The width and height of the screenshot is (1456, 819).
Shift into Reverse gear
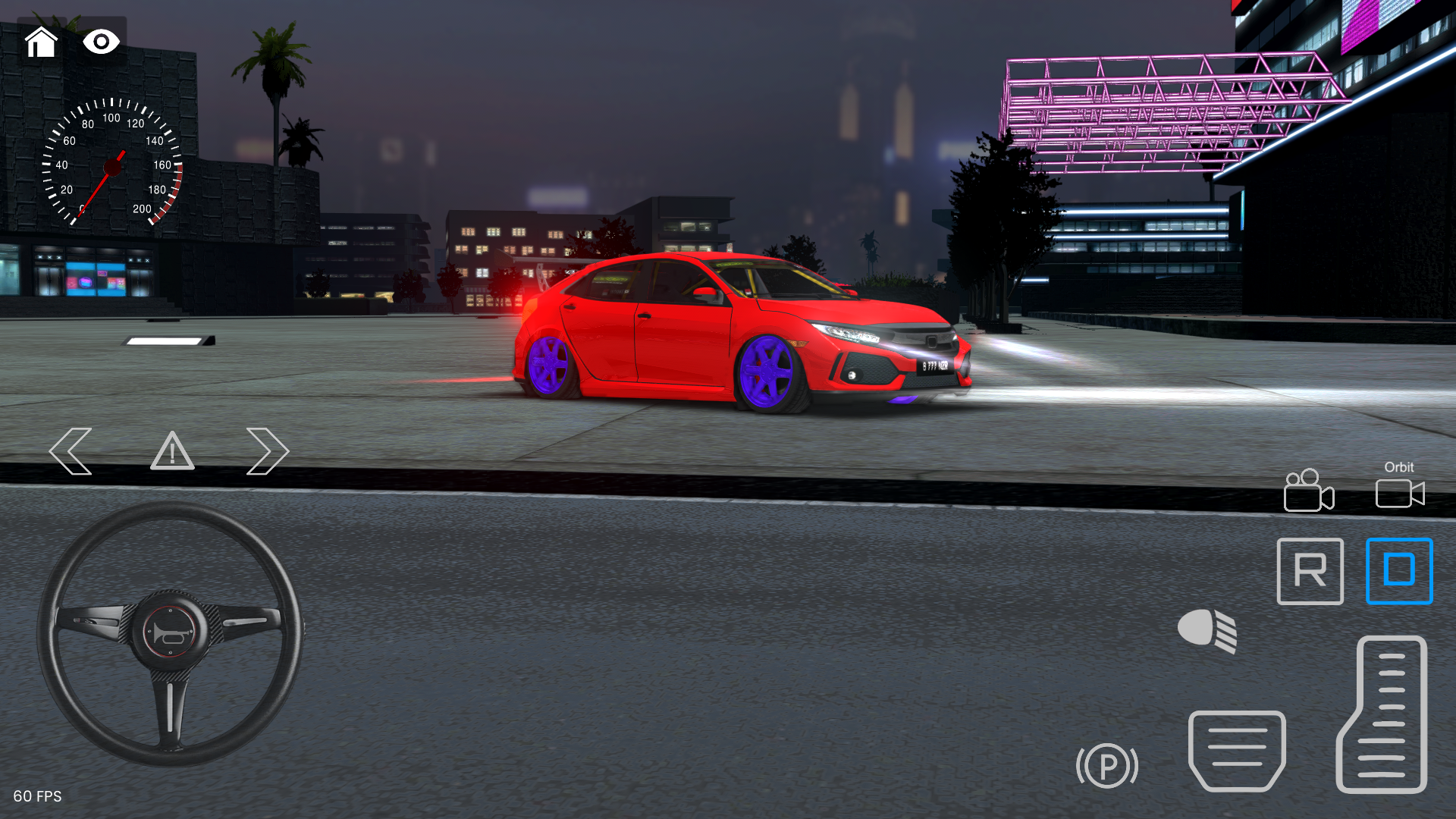(1310, 573)
